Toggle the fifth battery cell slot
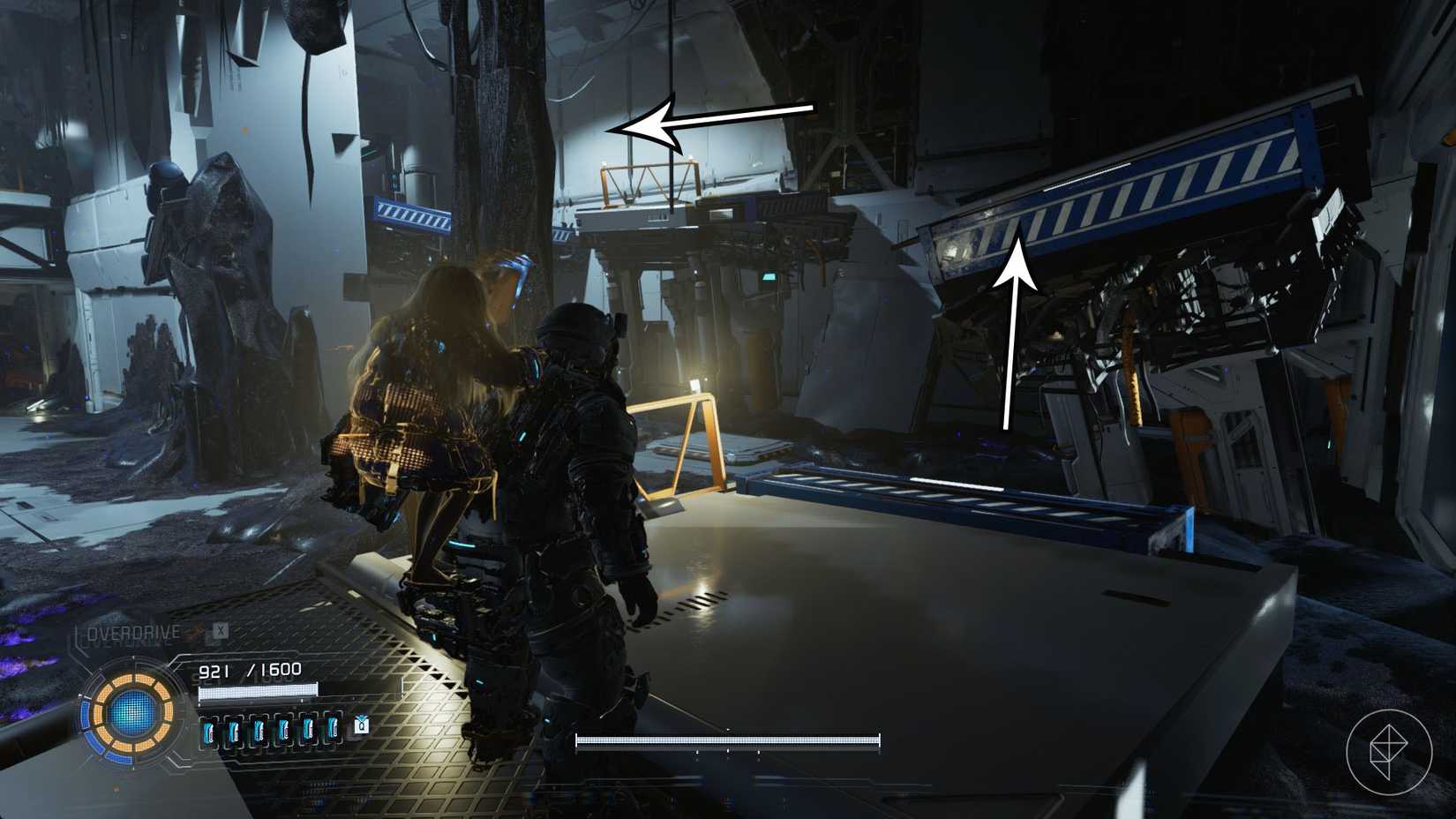The width and height of the screenshot is (1456, 819). 309,729
